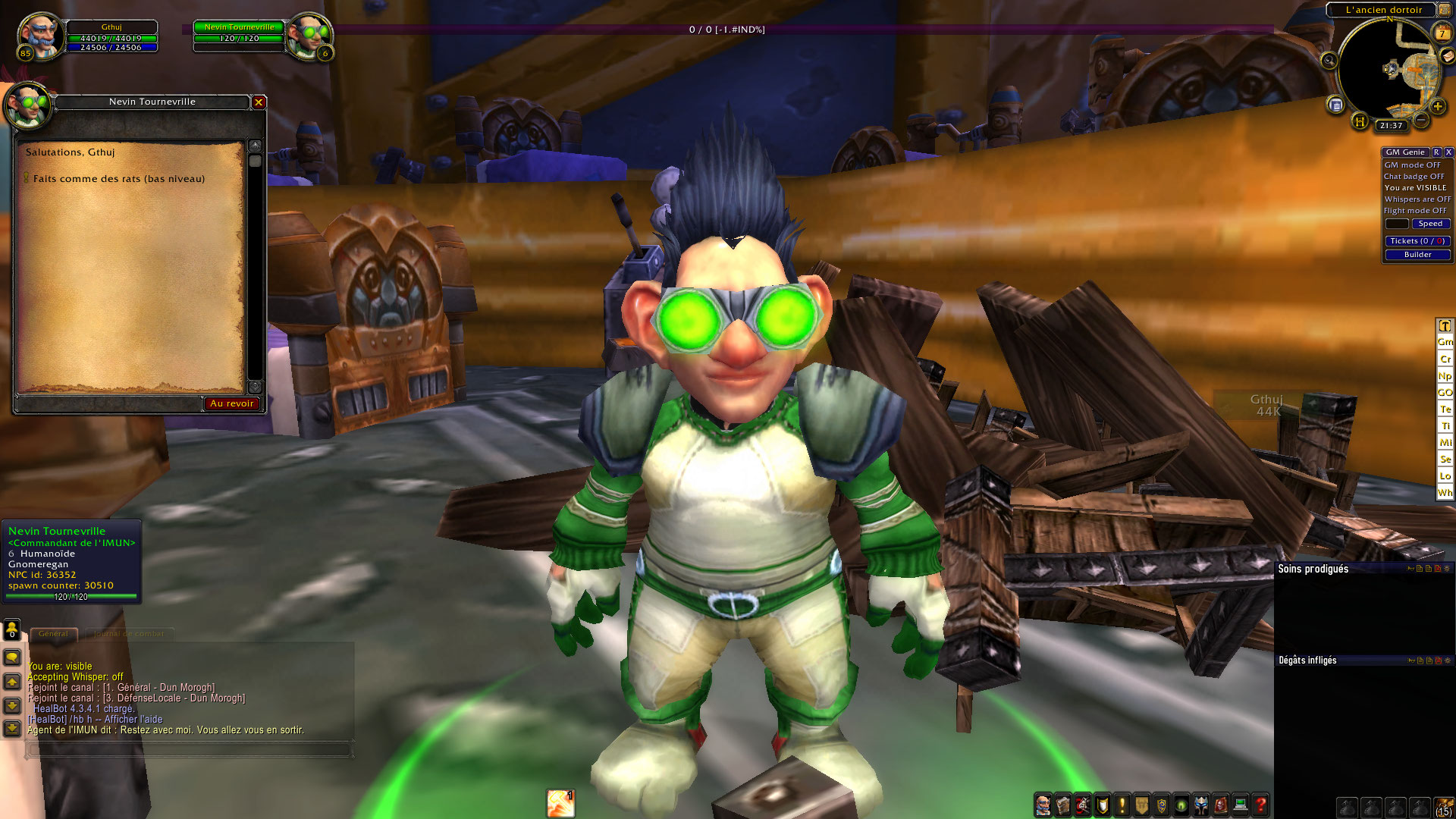Activate the orange slash ability icon
The height and width of the screenshot is (819, 1456).
pos(560,803)
